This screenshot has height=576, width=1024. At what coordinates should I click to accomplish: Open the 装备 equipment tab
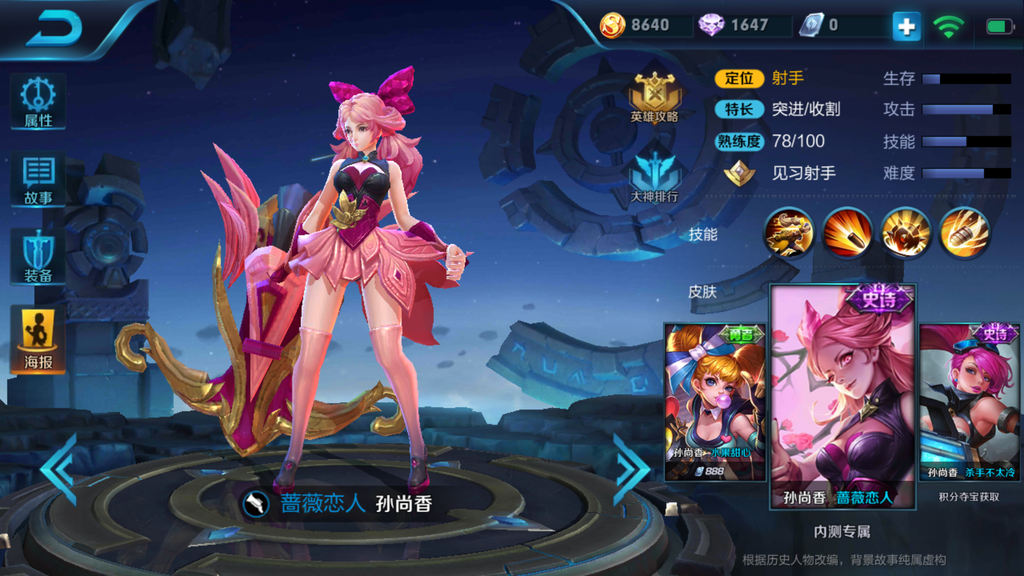[38, 256]
